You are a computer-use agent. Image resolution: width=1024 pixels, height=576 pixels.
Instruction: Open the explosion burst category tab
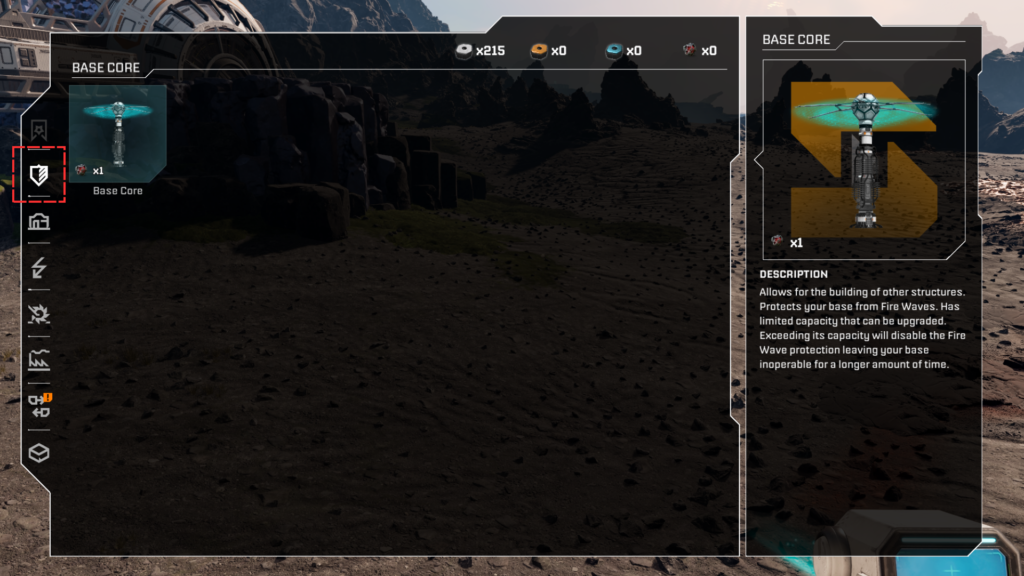click(39, 314)
